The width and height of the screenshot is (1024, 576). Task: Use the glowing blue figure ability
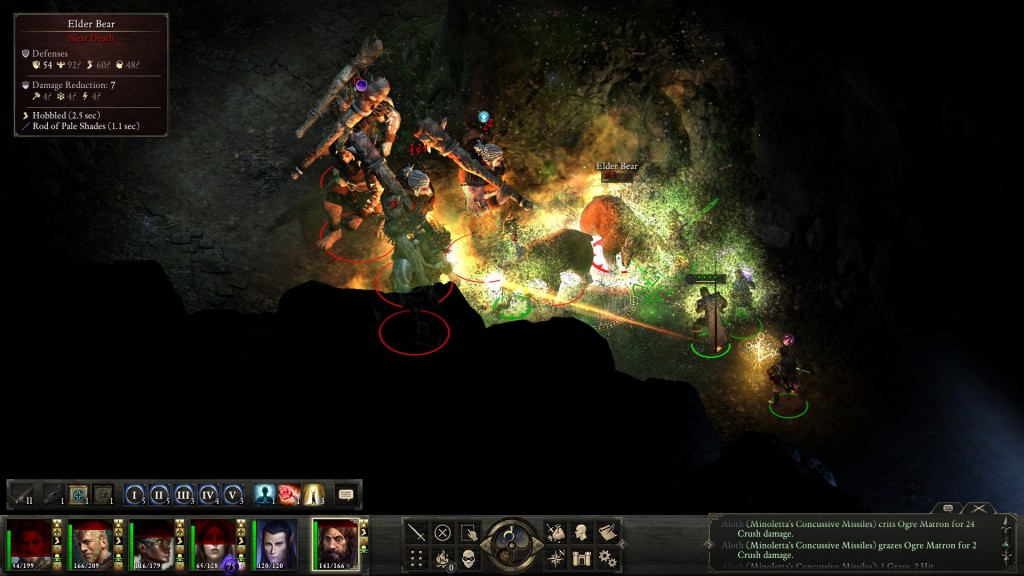[x=265, y=494]
